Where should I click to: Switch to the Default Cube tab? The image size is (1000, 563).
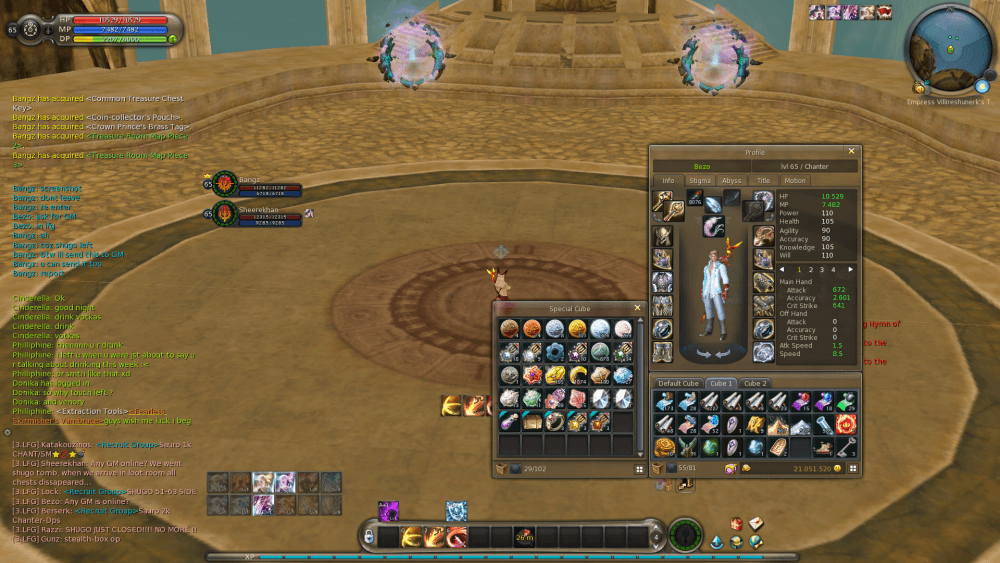(x=677, y=383)
